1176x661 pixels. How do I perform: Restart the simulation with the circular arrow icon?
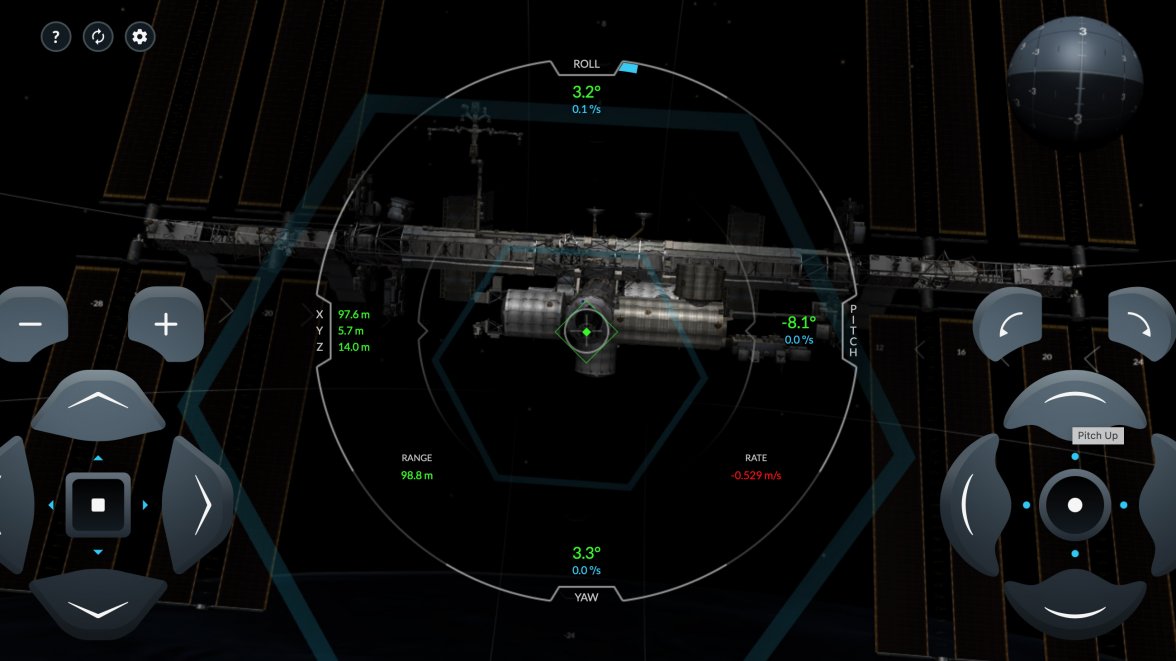click(x=98, y=38)
